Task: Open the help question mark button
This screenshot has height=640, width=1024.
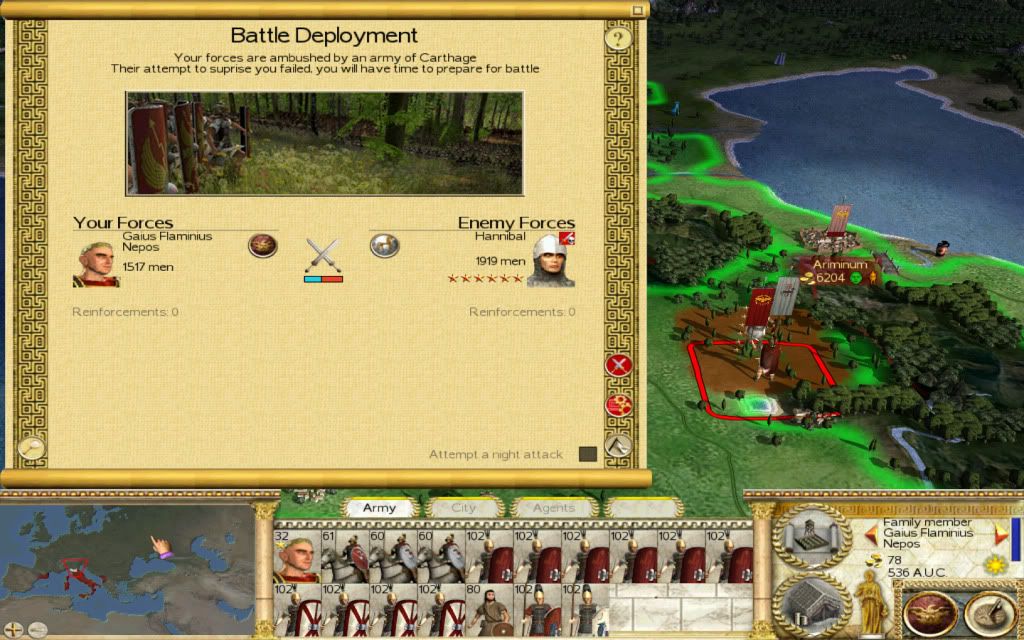Action: [618, 39]
